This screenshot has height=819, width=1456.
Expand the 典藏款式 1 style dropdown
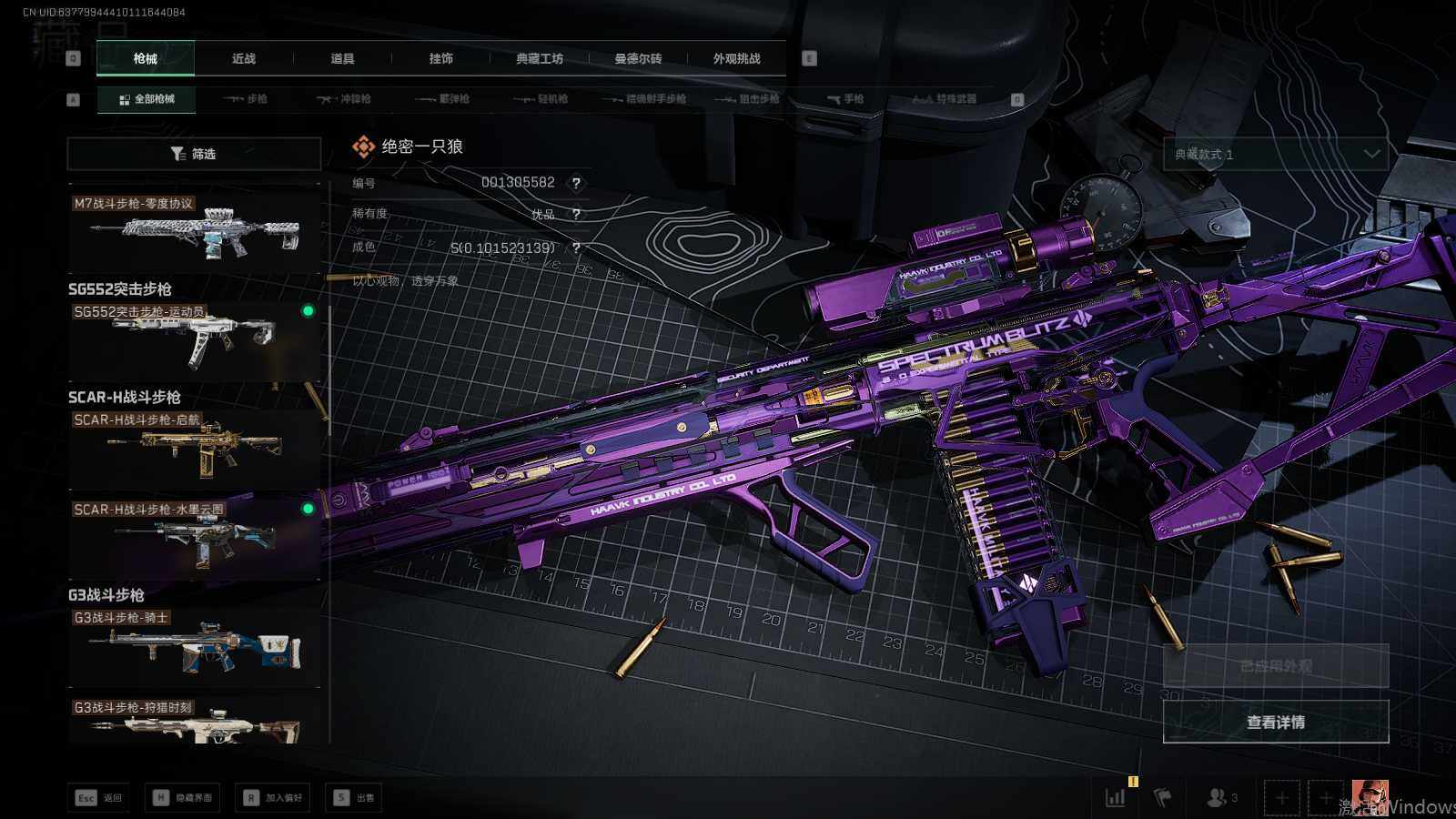point(1276,154)
